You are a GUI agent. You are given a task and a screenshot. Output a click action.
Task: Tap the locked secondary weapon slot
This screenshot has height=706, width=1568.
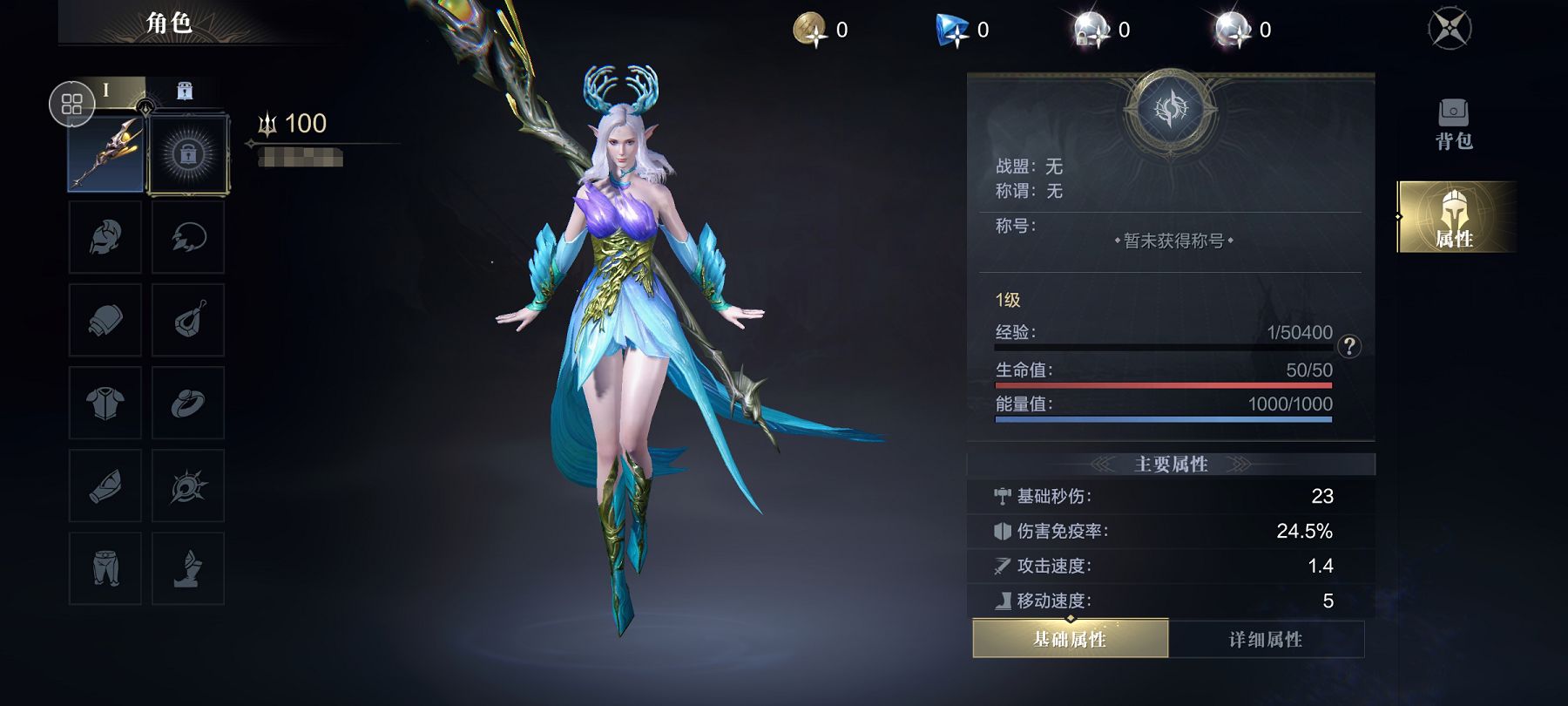point(188,154)
